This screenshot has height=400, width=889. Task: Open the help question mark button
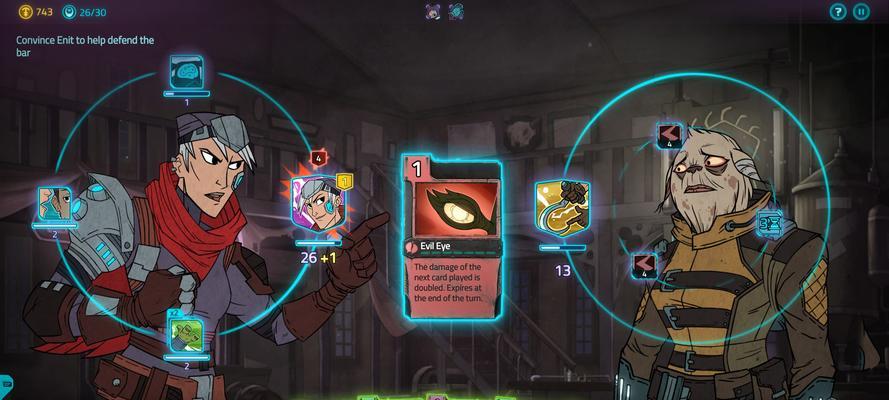pyautogui.click(x=838, y=12)
